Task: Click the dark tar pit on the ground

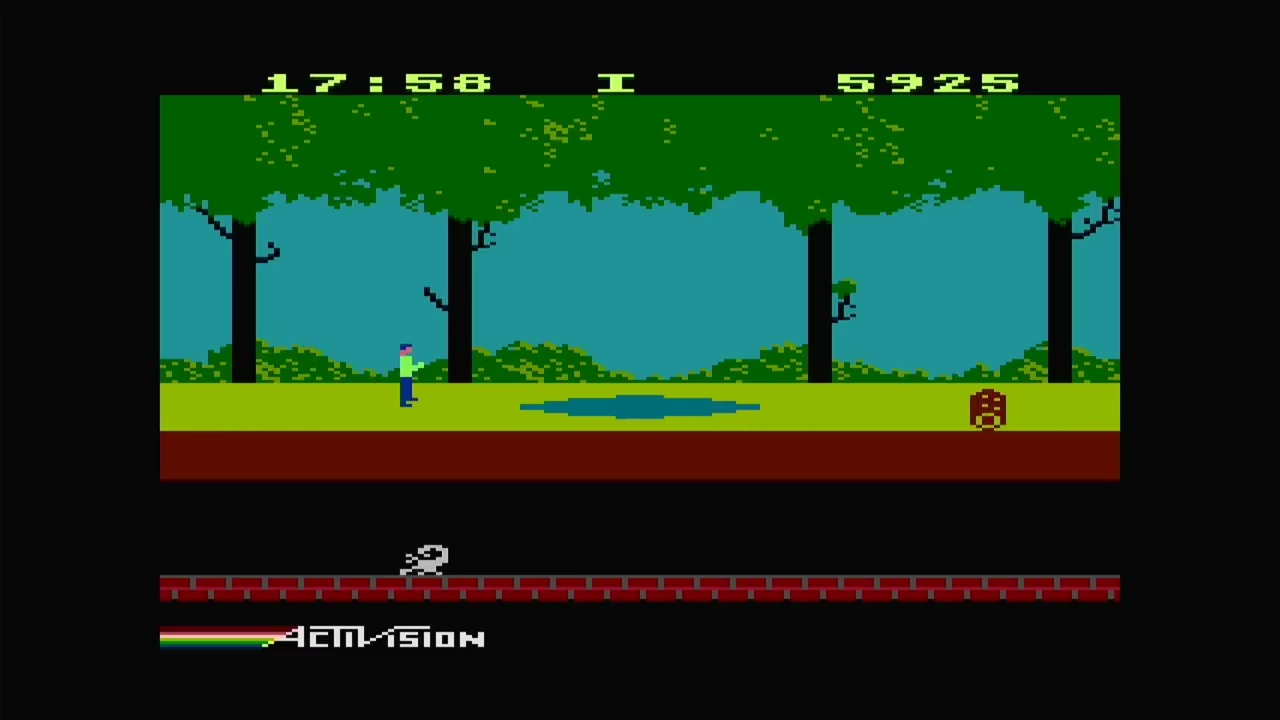Action: tap(640, 406)
